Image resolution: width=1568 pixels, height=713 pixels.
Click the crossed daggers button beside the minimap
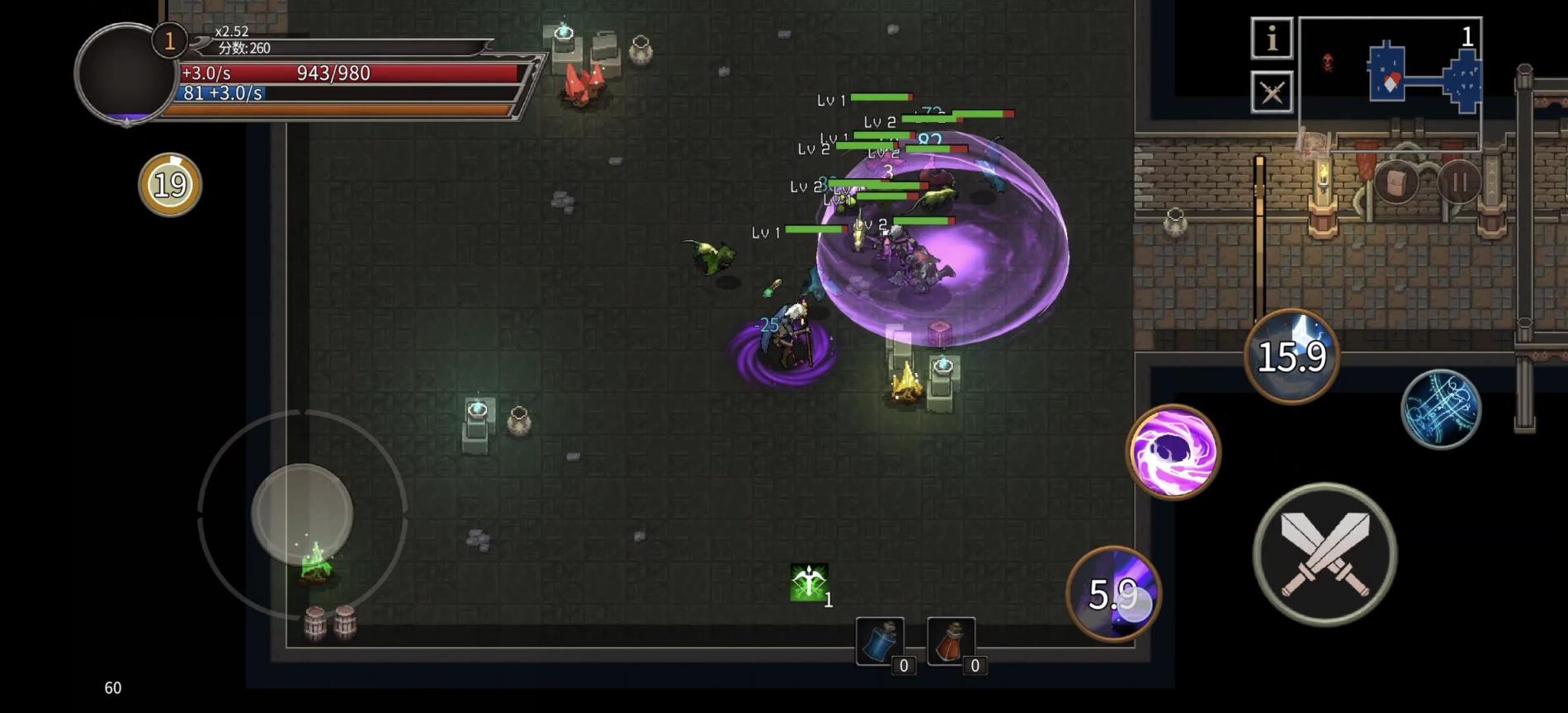click(x=1271, y=92)
